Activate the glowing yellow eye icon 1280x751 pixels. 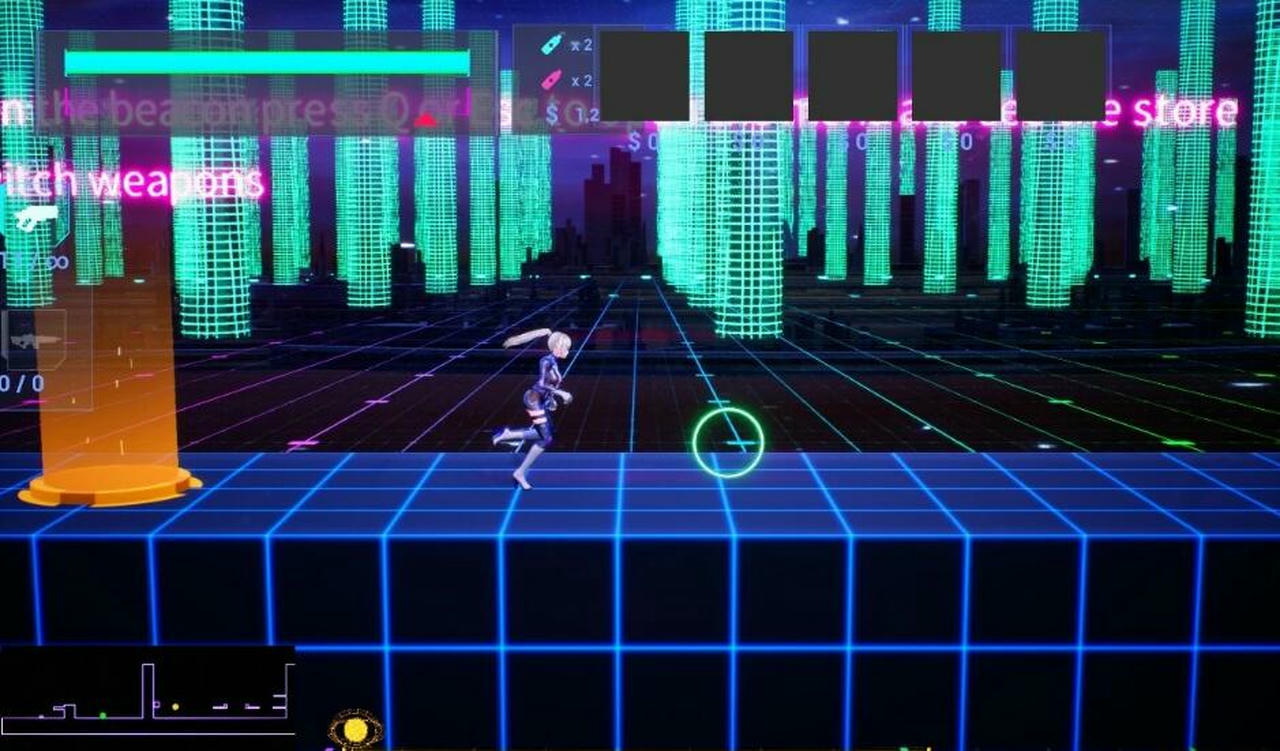coord(355,730)
